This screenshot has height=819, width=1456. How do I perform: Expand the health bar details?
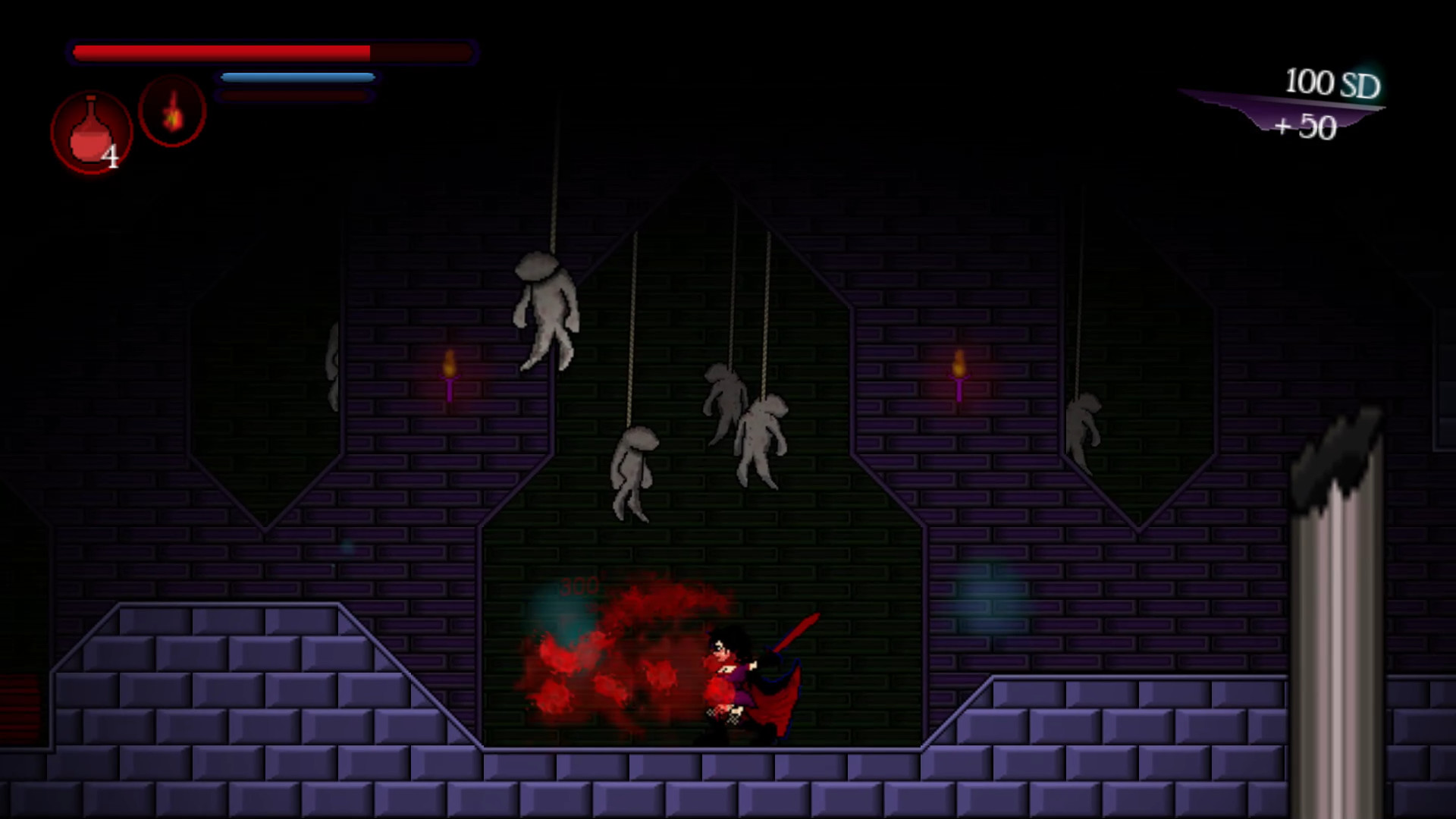coord(273,52)
